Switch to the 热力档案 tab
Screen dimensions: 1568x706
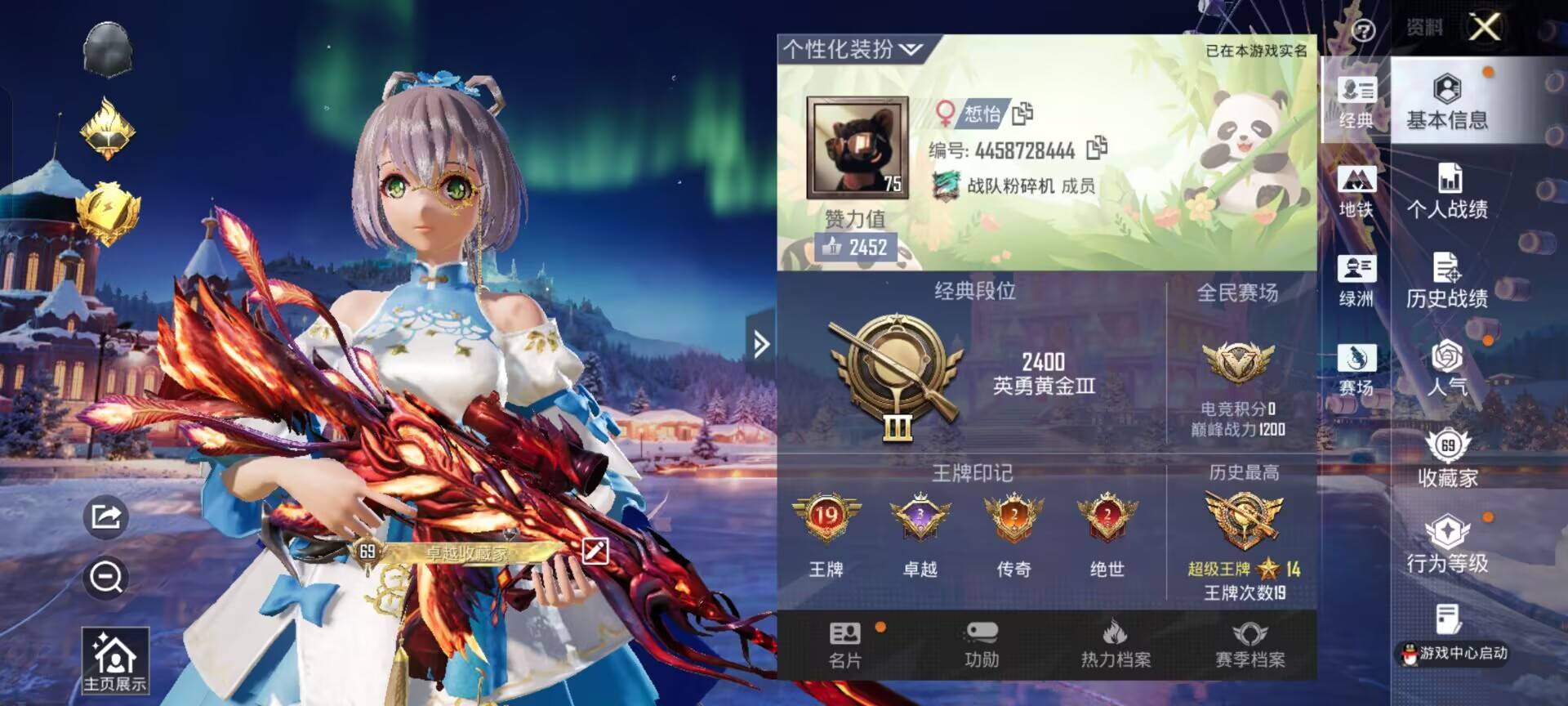pos(1116,645)
